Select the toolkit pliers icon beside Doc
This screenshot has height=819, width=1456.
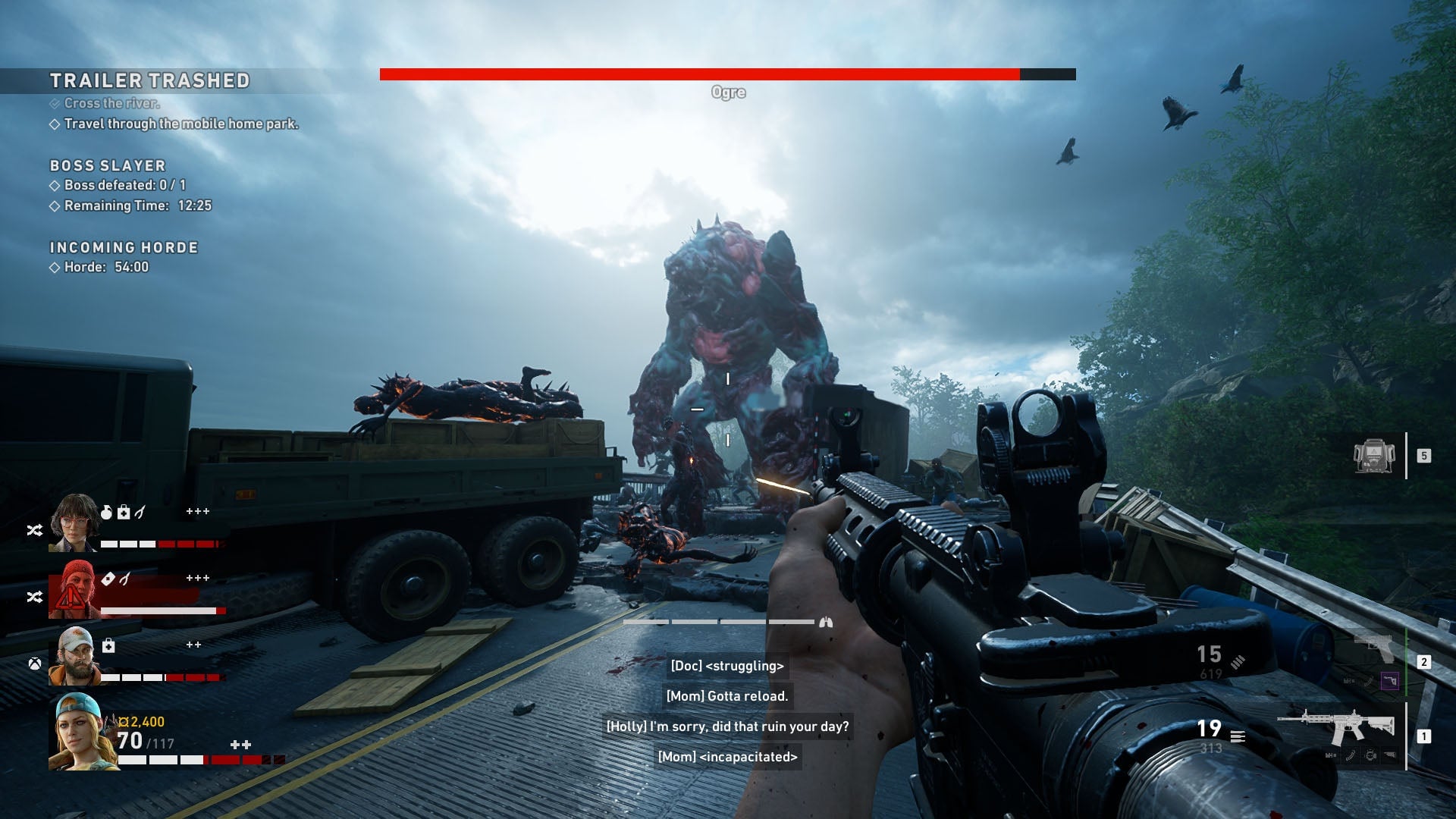[x=141, y=513]
